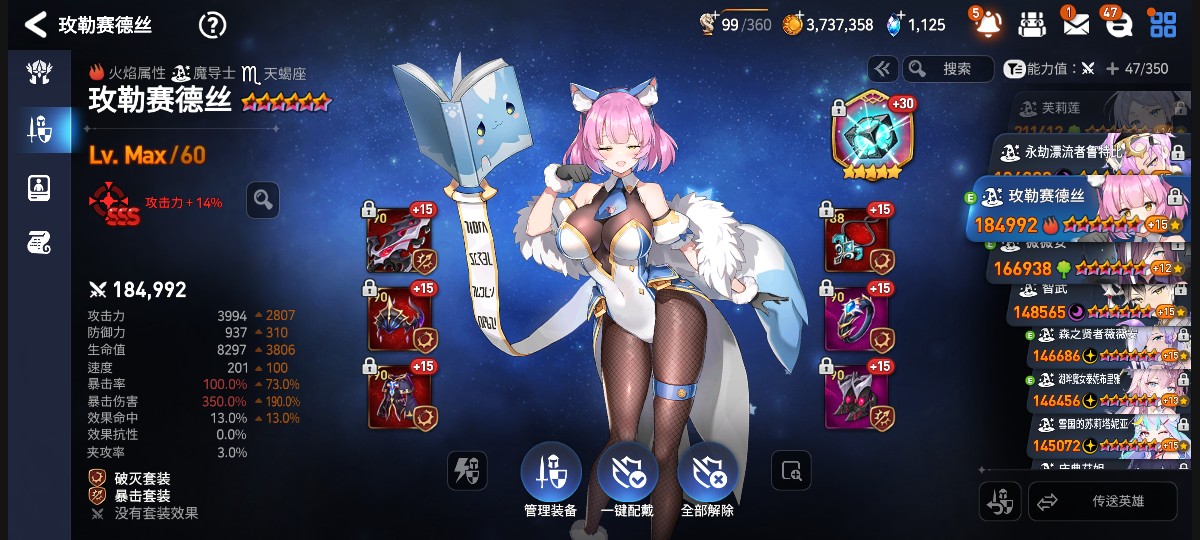Choose 一键配戴 auto-equip
This screenshot has width=1200, height=540.
click(x=627, y=475)
